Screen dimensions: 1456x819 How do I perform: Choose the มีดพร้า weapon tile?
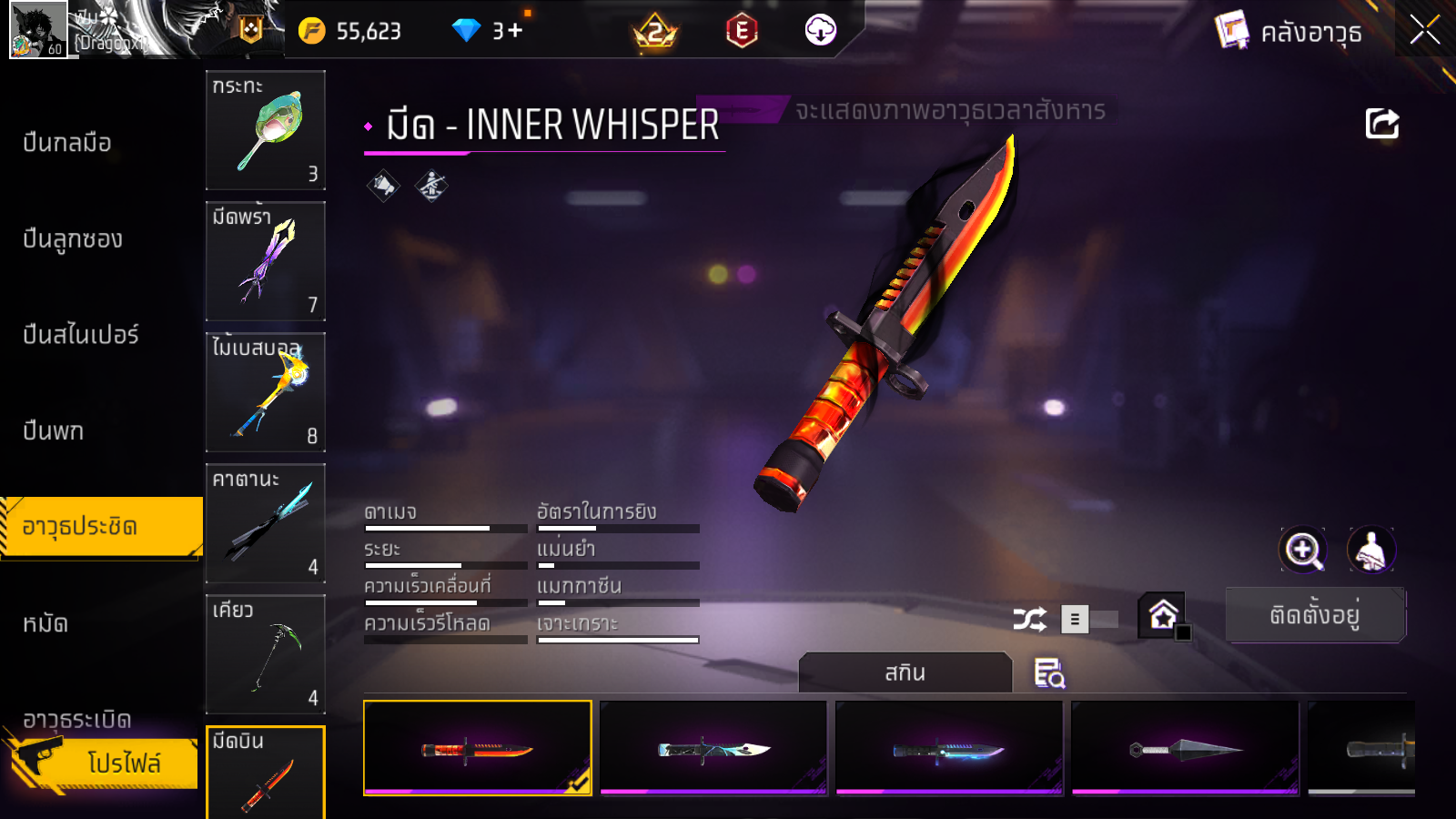pyautogui.click(x=266, y=260)
